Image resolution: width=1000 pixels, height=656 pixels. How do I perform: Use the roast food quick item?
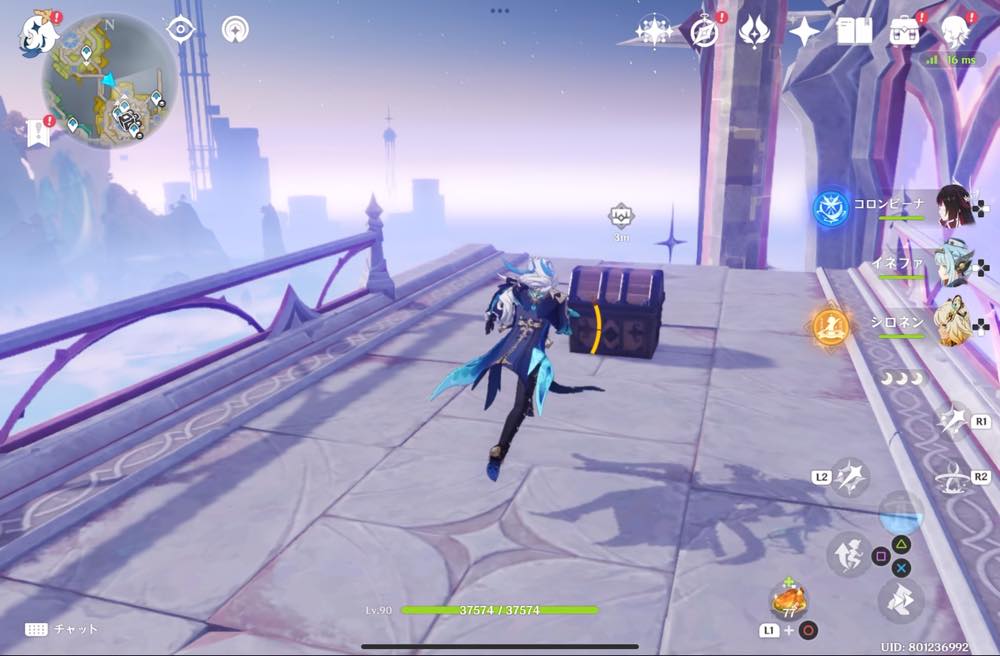pyautogui.click(x=788, y=601)
